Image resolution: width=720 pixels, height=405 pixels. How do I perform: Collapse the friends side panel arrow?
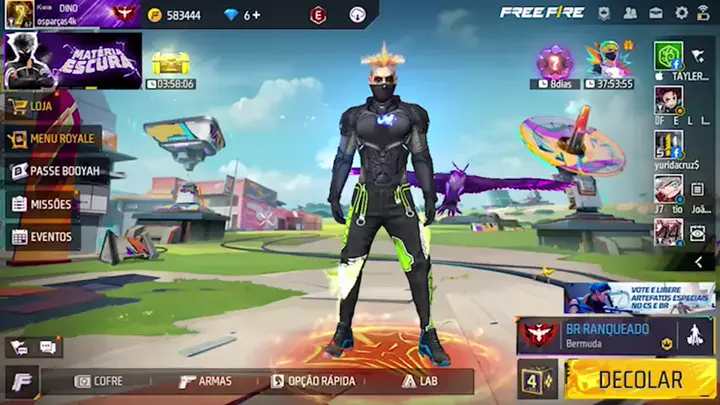(698, 262)
